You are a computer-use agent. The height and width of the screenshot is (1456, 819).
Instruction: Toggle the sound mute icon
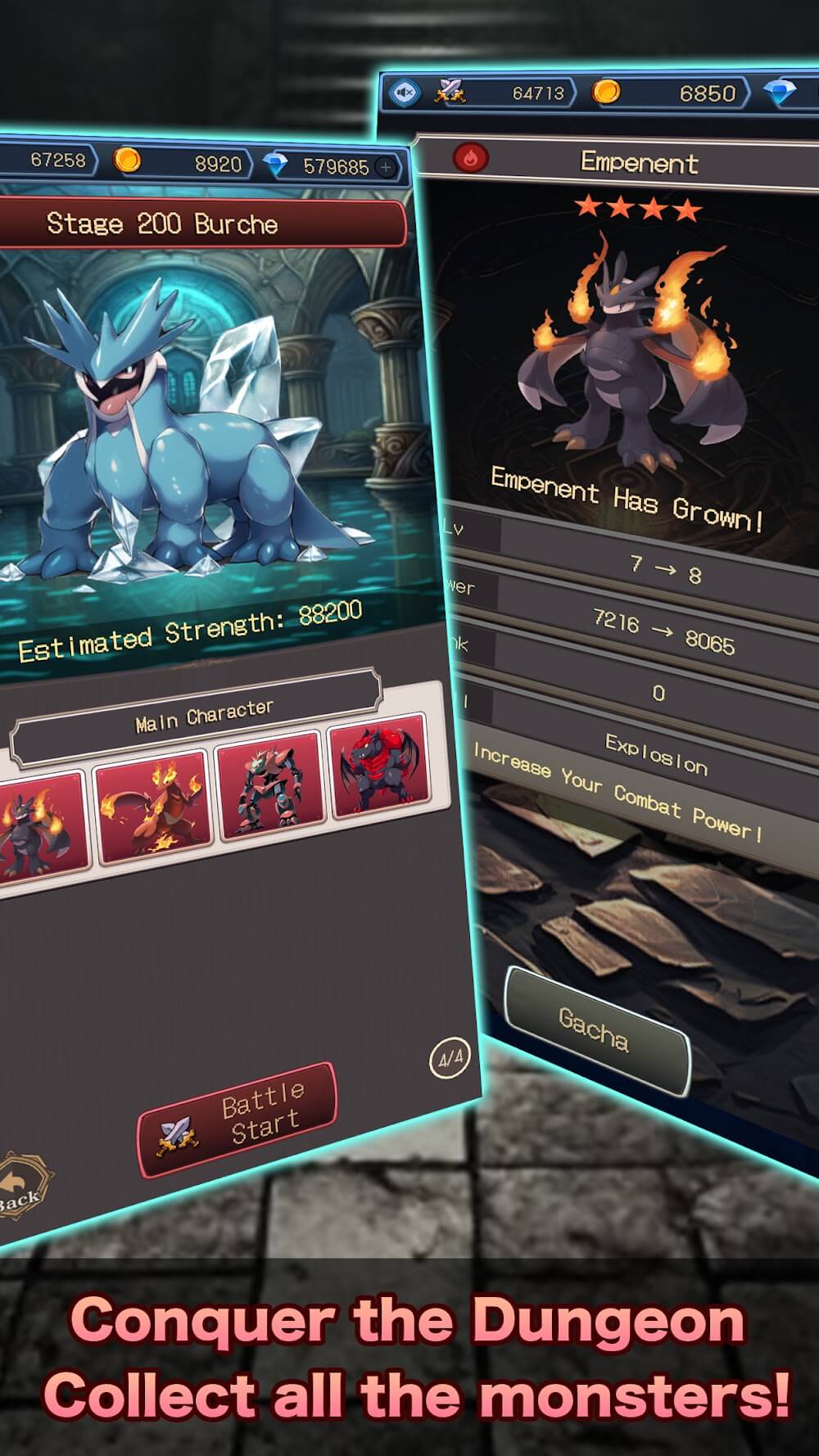tap(405, 93)
